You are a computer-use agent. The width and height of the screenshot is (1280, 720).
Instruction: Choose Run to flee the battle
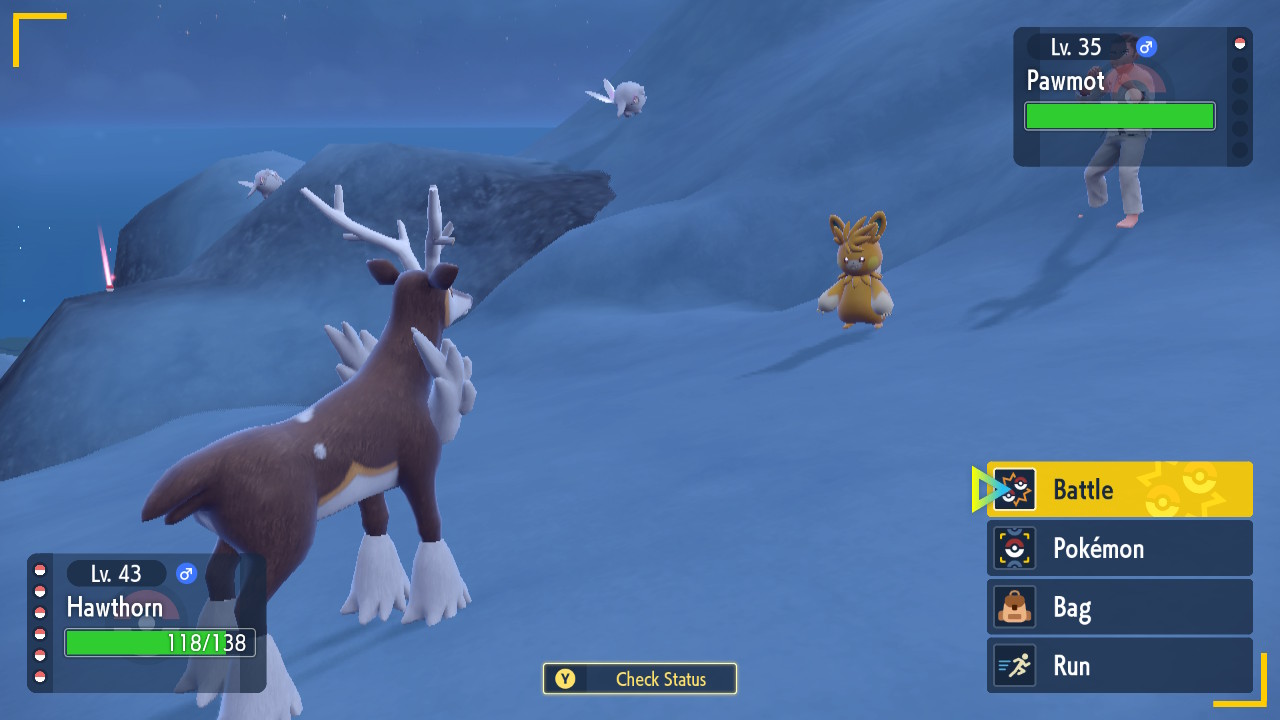click(1119, 666)
